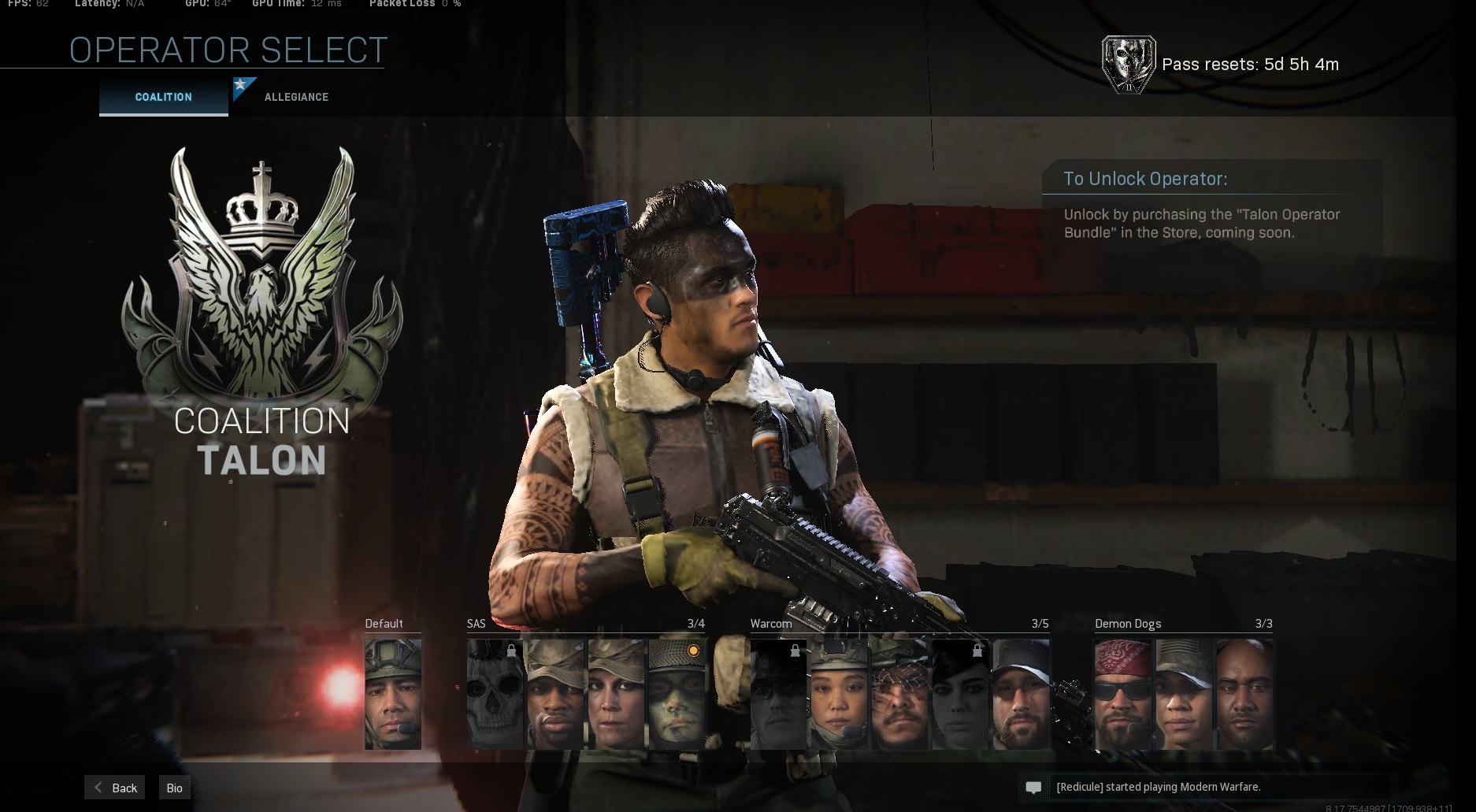Open the Allegiance faction tab
The width and height of the screenshot is (1476, 812).
[x=295, y=97]
